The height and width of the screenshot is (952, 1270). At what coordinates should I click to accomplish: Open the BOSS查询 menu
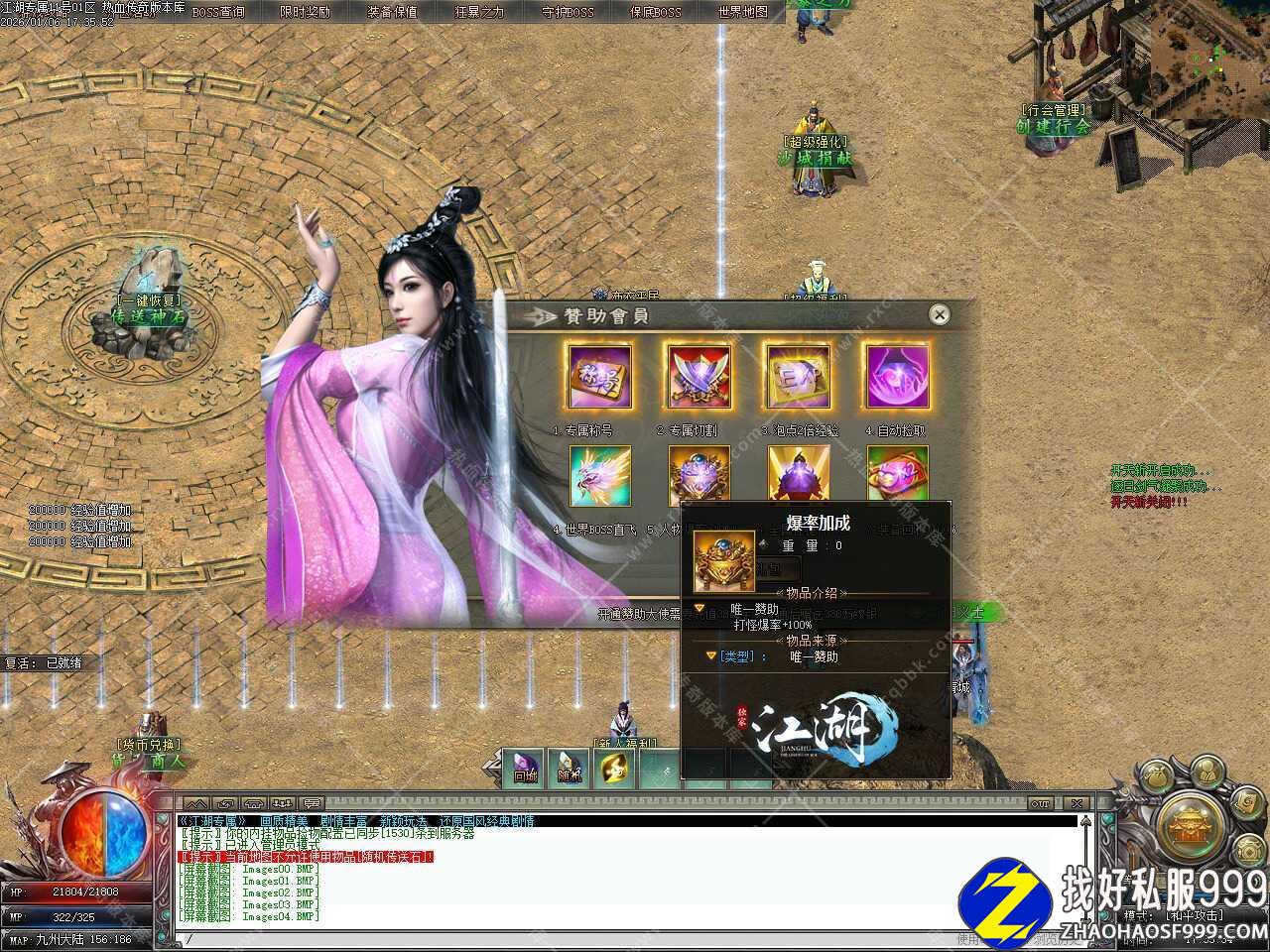pos(218,12)
